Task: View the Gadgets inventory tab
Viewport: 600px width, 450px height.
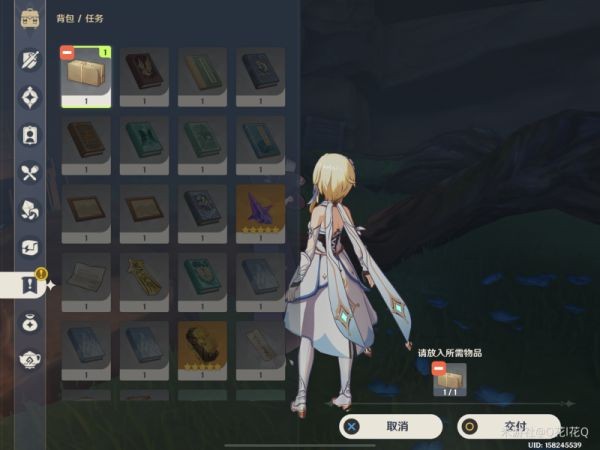Action: [x=29, y=247]
